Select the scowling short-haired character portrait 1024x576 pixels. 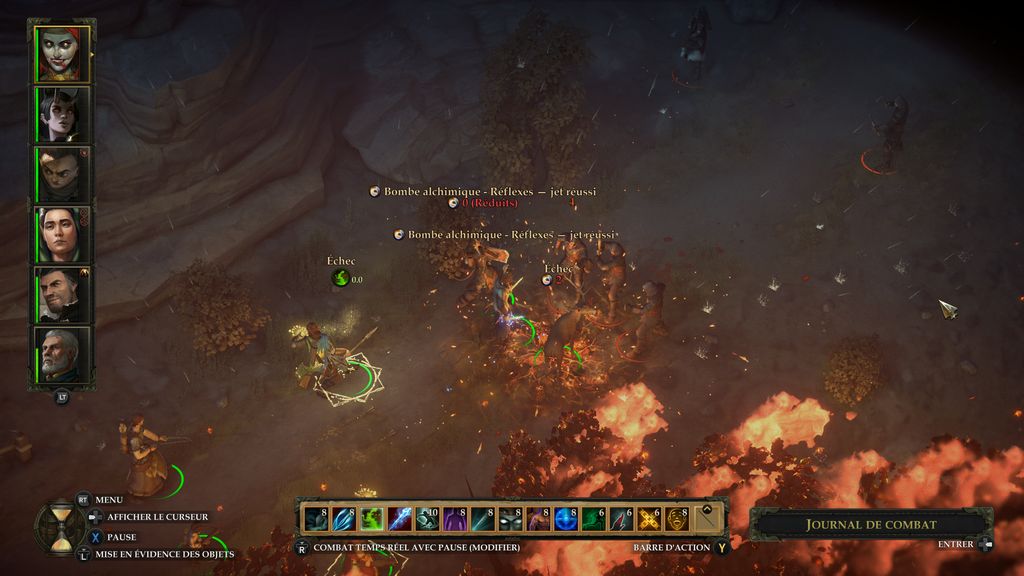pos(62,174)
